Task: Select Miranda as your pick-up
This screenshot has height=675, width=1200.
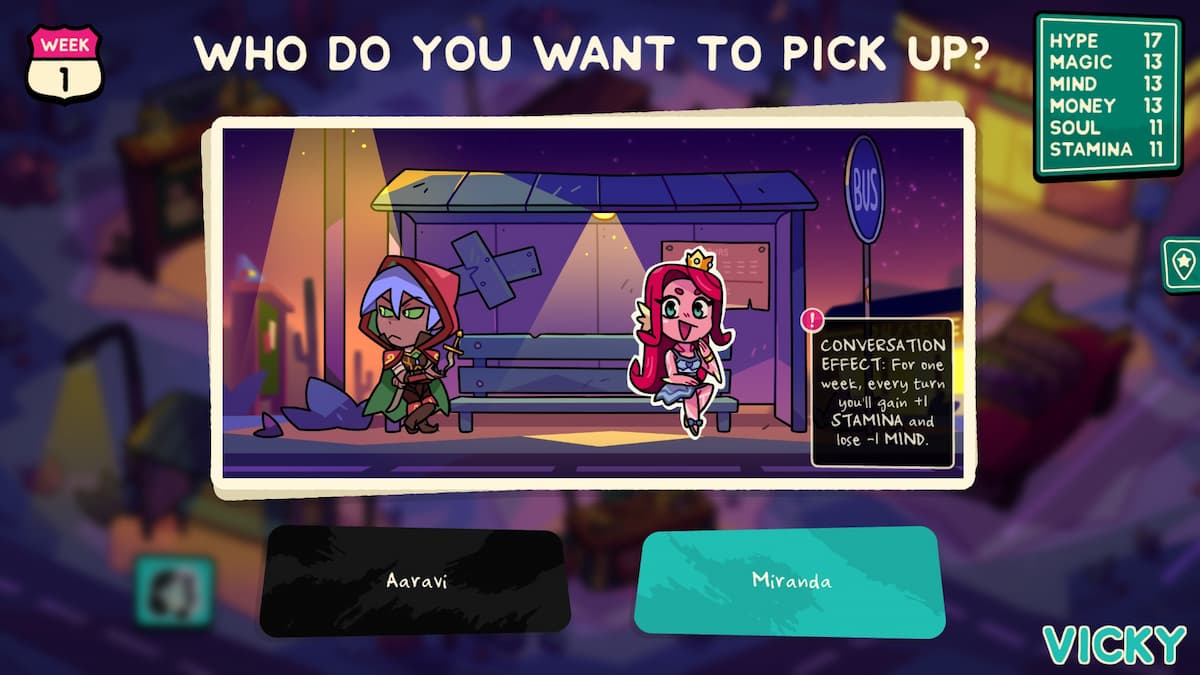Action: pos(790,582)
